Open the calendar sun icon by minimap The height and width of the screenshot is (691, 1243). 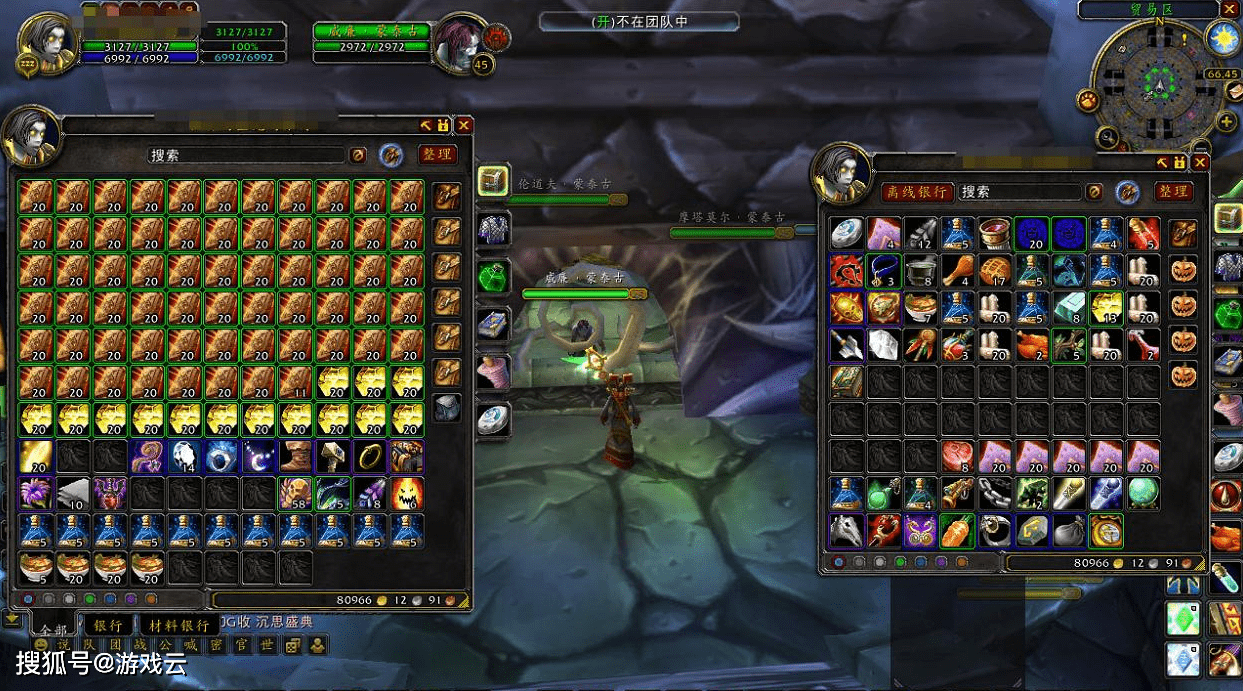(x=1222, y=38)
